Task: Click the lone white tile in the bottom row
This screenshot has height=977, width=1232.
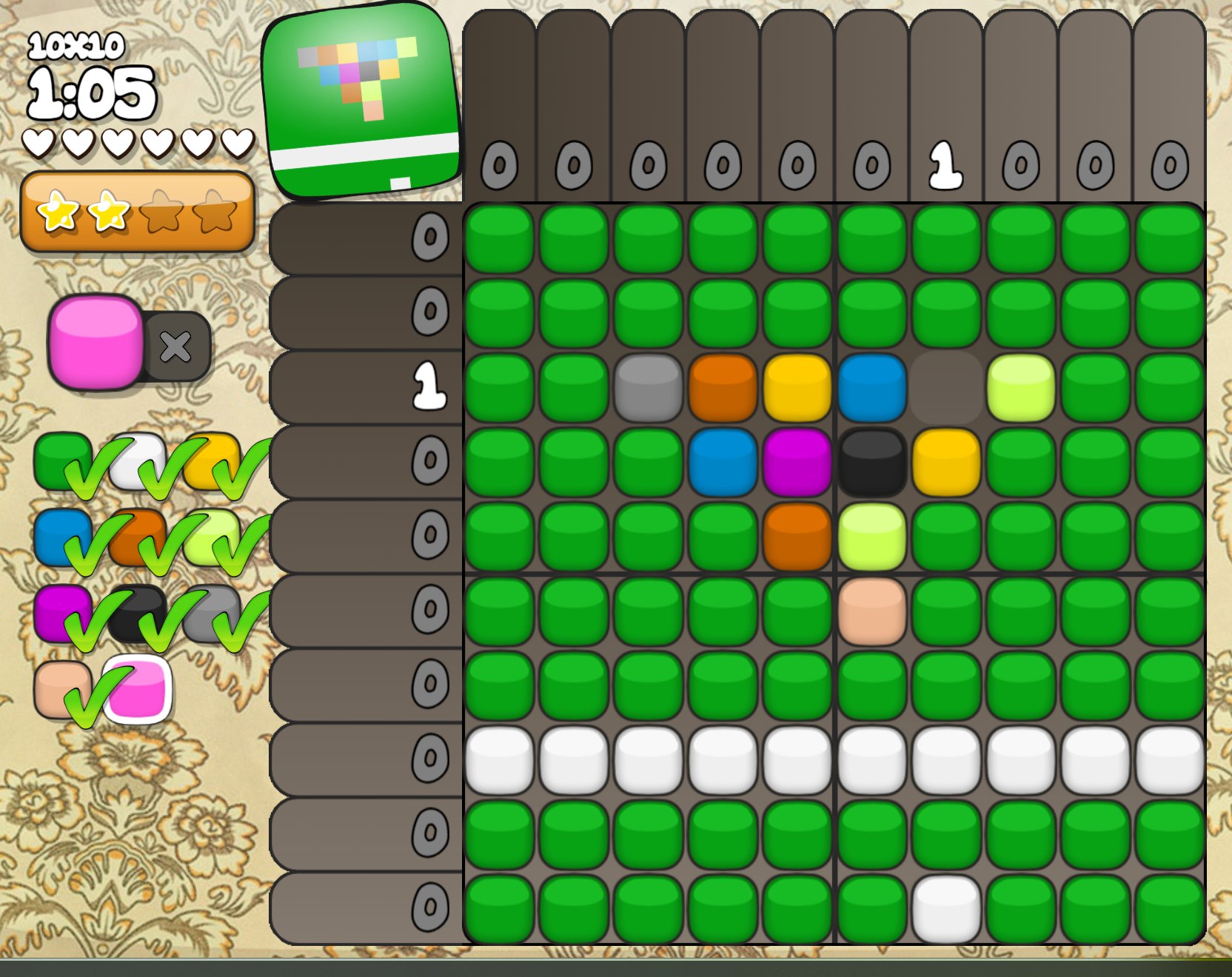Action: click(x=946, y=908)
